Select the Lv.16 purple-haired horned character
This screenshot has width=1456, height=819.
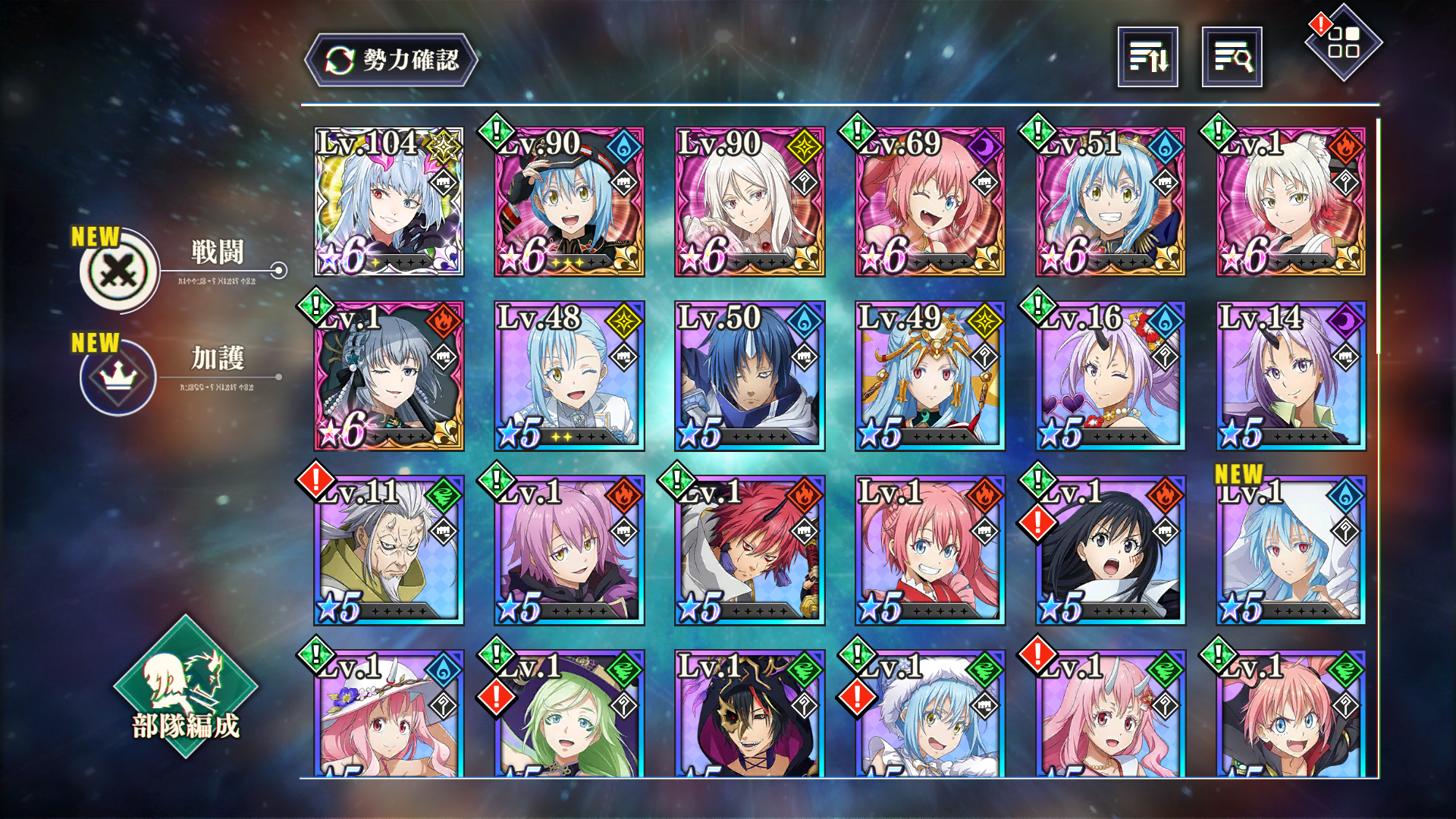[x=1111, y=376]
